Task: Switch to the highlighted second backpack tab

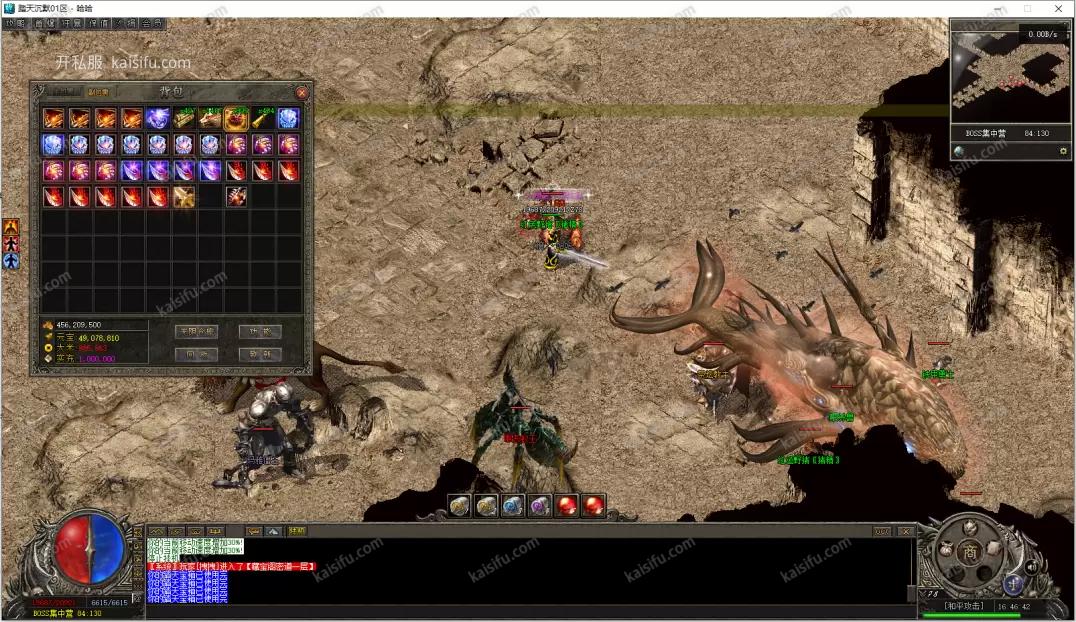Action: click(99, 92)
